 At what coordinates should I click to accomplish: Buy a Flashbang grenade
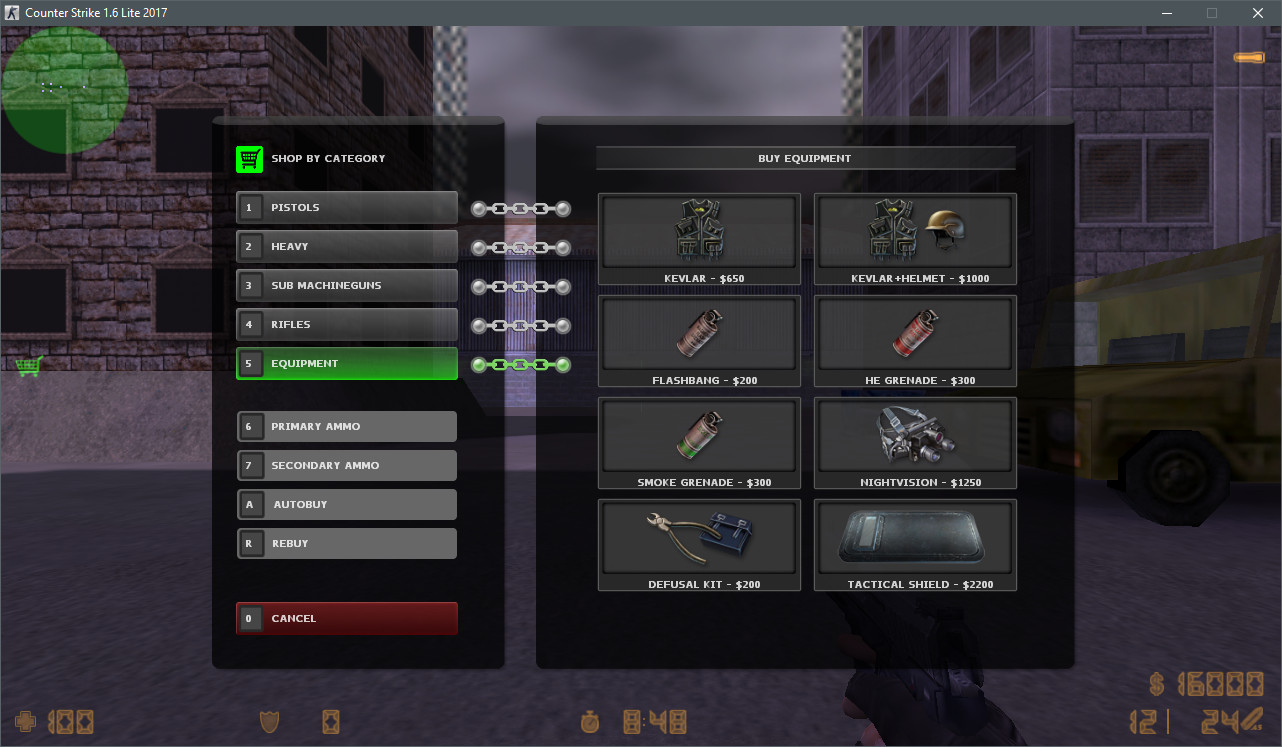(x=699, y=340)
